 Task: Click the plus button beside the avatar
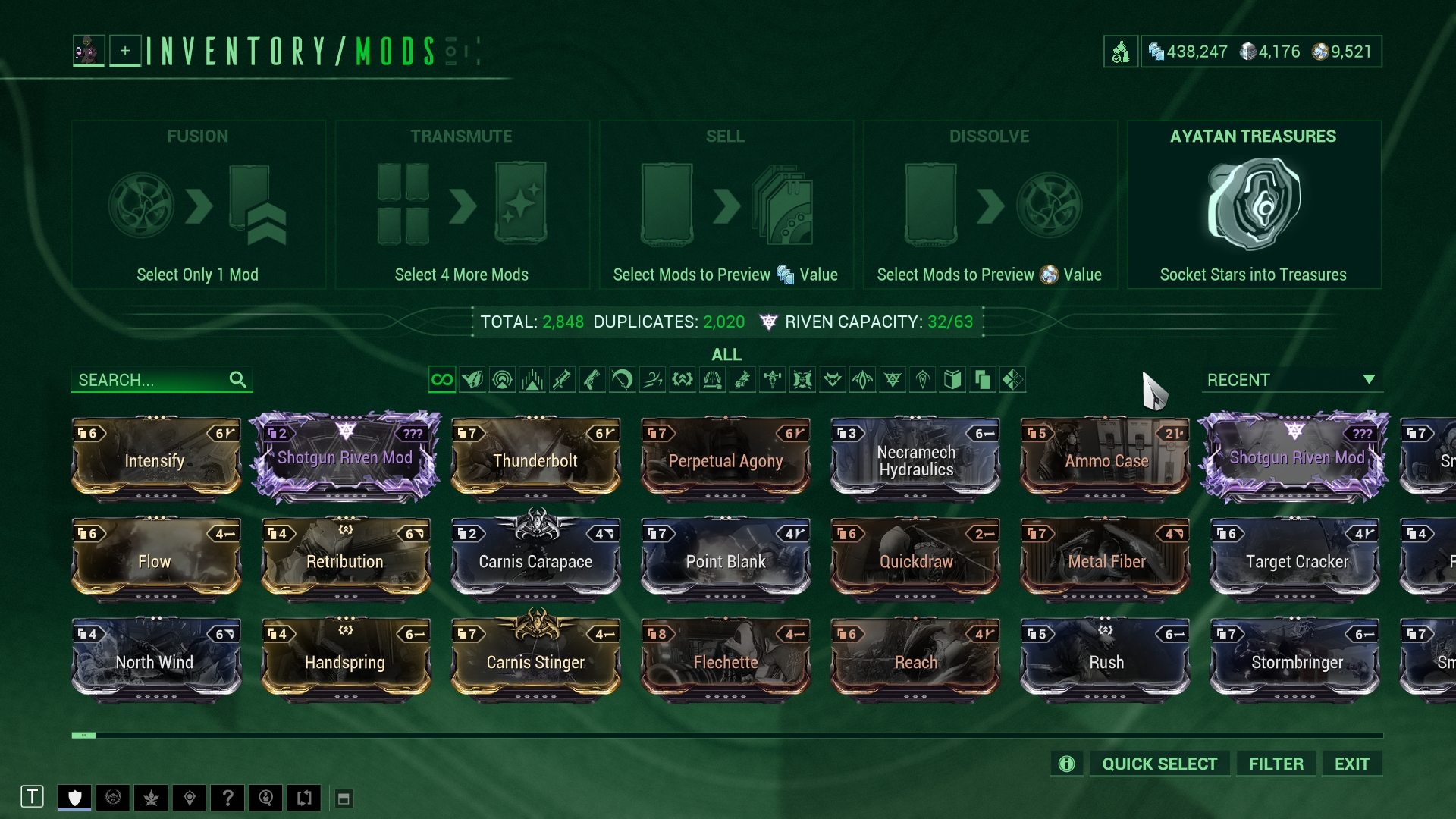tap(125, 51)
